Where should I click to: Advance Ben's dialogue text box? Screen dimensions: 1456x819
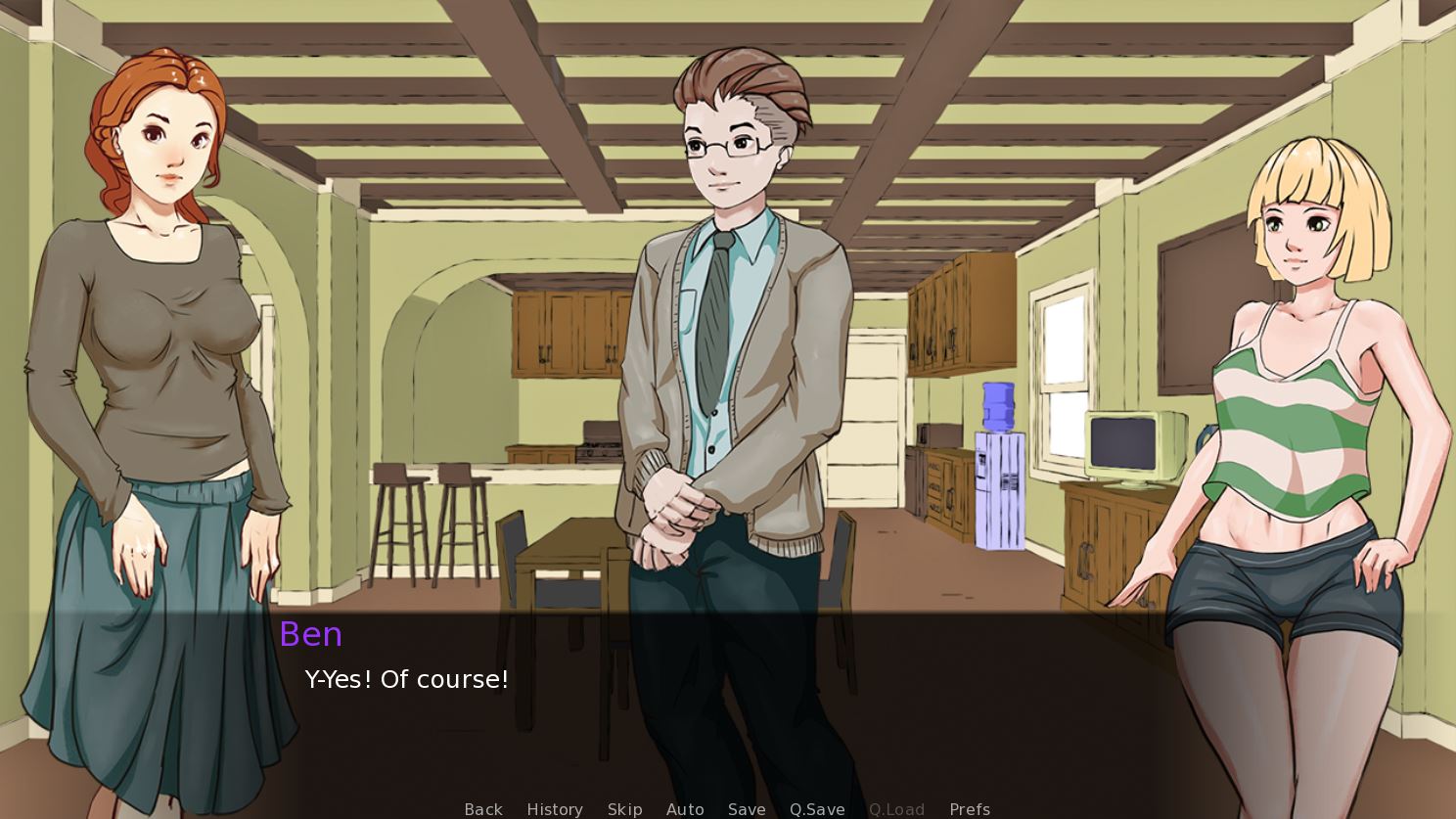pyautogui.click(x=727, y=705)
